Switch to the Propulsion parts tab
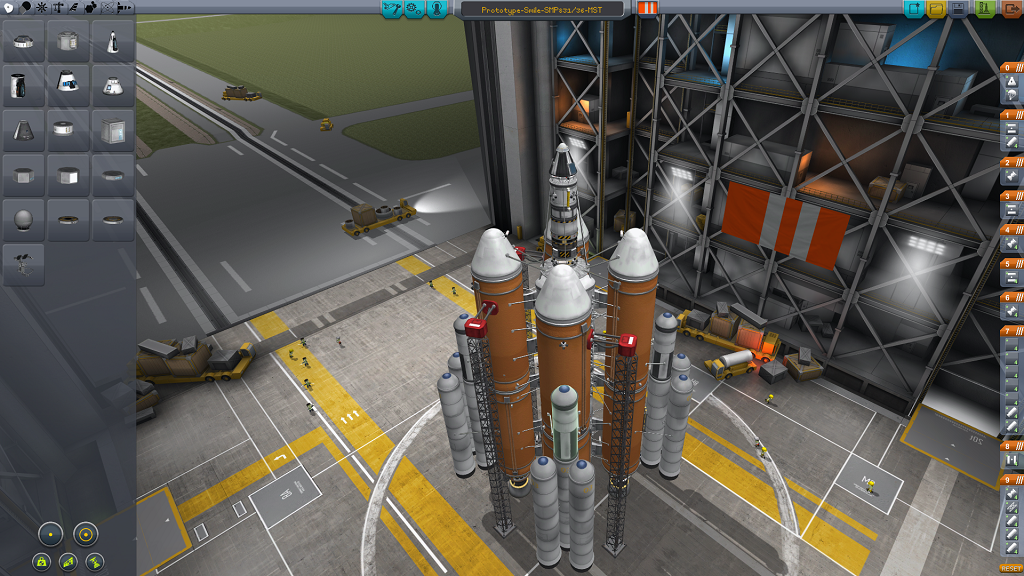The image size is (1024, 576). (26, 7)
